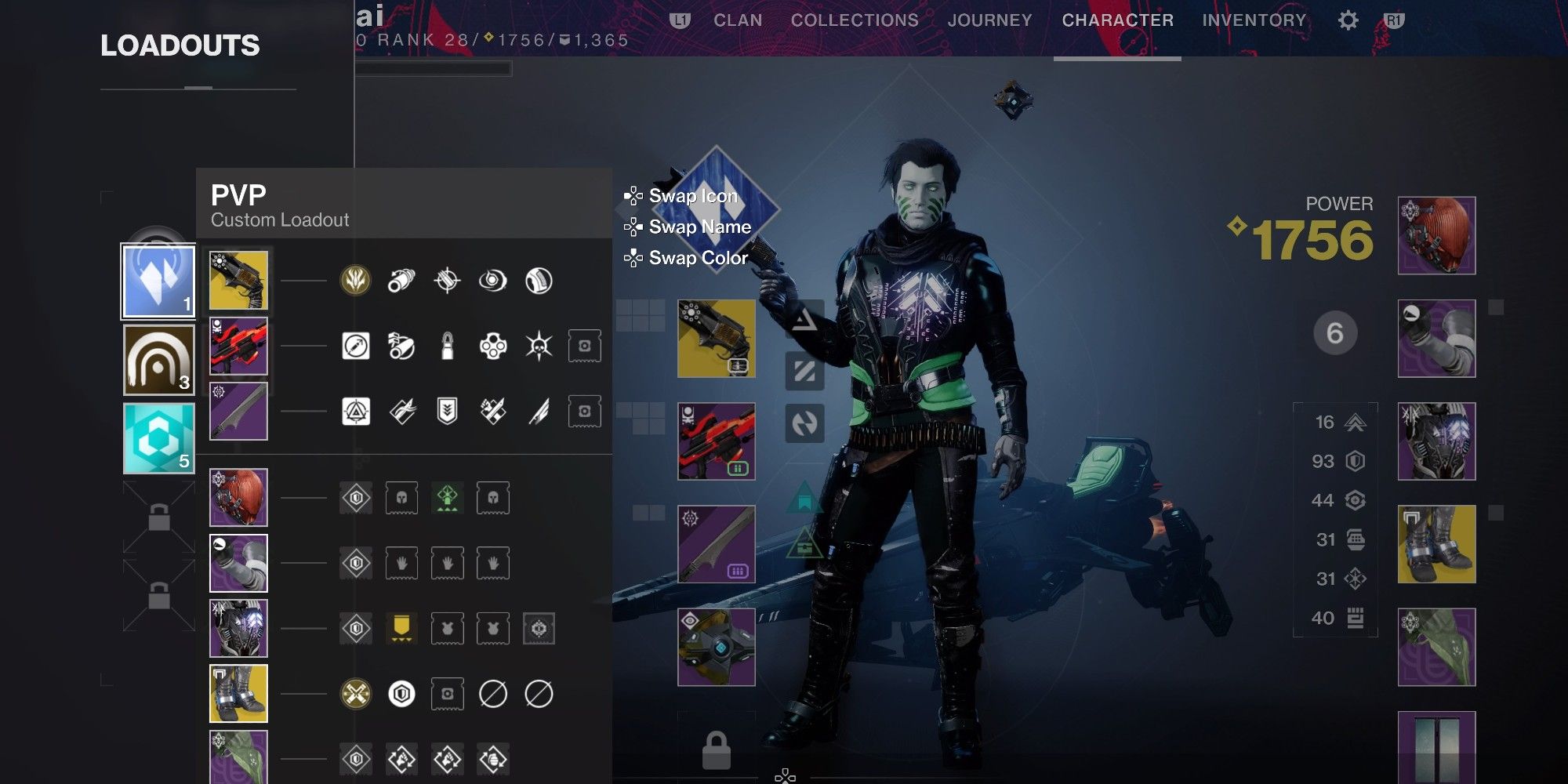Image resolution: width=1568 pixels, height=784 pixels.
Task: Click the Swap Name option
Action: pos(696,227)
